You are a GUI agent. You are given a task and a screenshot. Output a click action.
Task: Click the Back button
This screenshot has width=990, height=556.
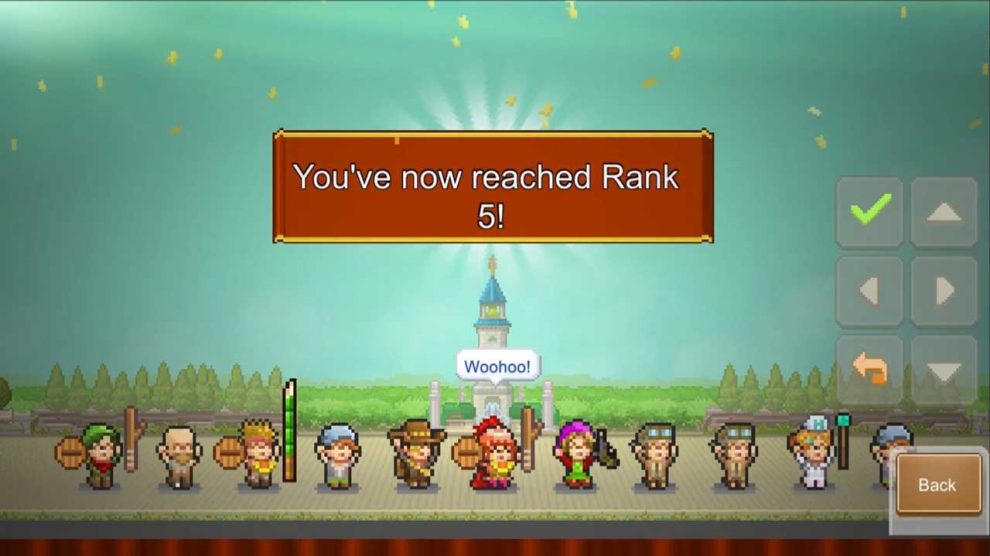938,485
